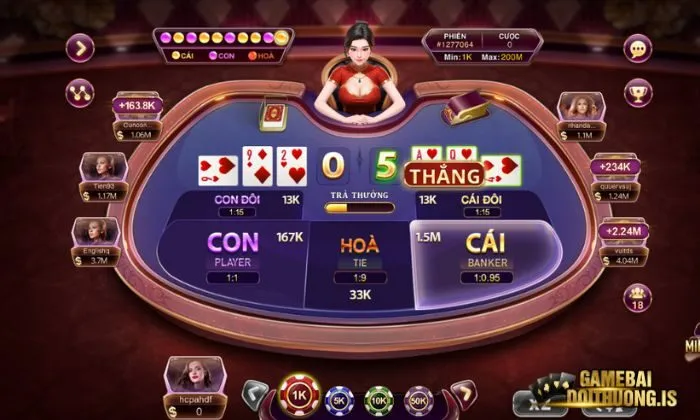Select the red 1K chip
This screenshot has width=700, height=420.
(x=297, y=395)
